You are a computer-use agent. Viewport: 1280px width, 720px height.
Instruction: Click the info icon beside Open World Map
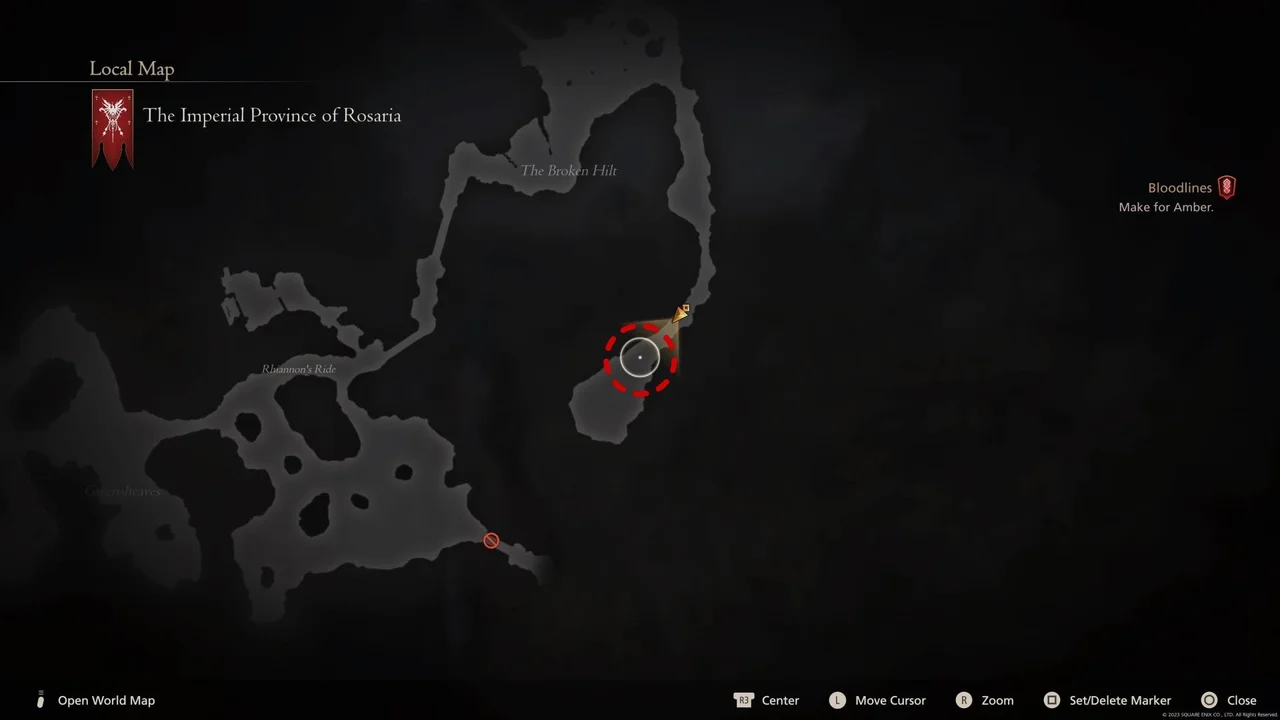point(40,700)
